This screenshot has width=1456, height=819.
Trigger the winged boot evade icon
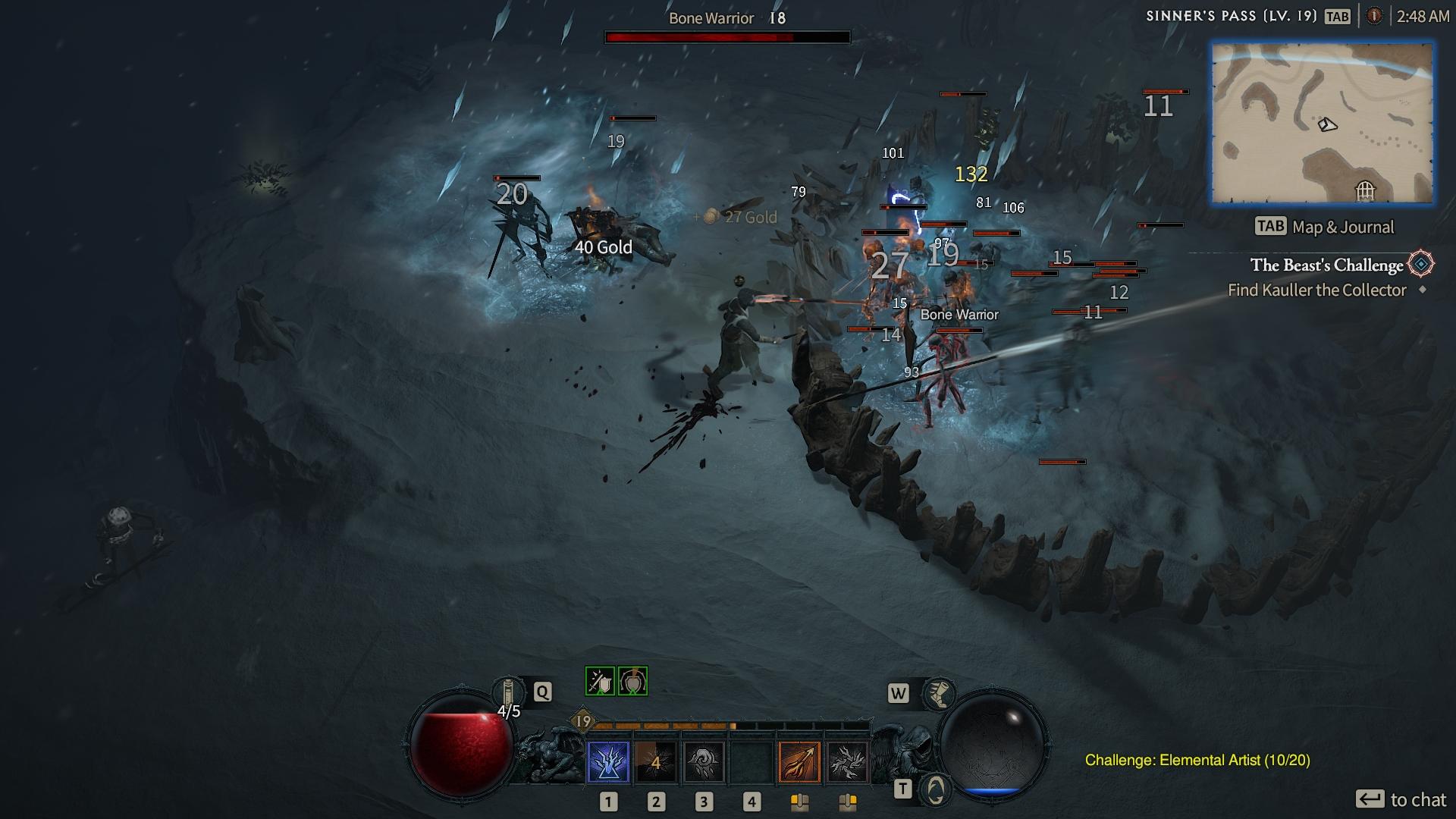pos(940,693)
